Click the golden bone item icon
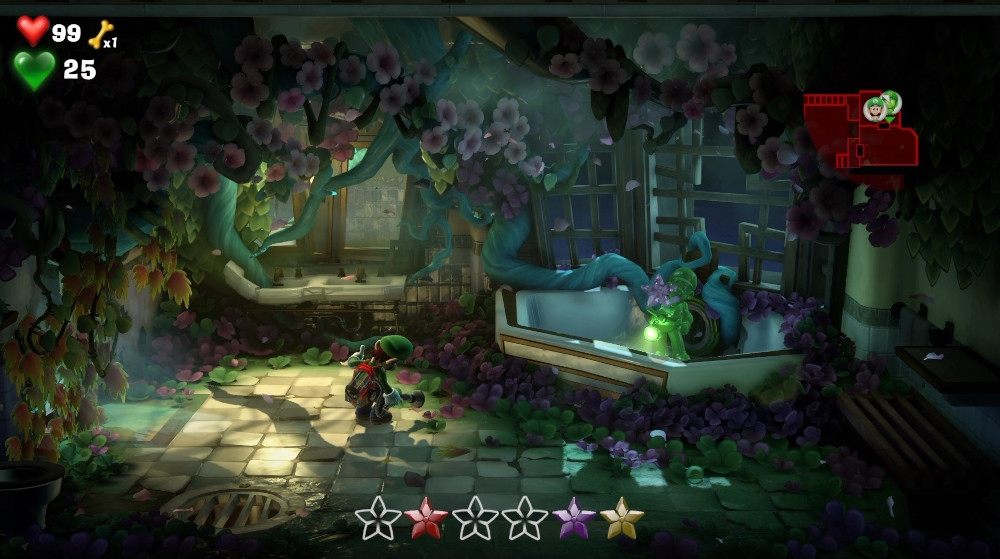 (100, 35)
